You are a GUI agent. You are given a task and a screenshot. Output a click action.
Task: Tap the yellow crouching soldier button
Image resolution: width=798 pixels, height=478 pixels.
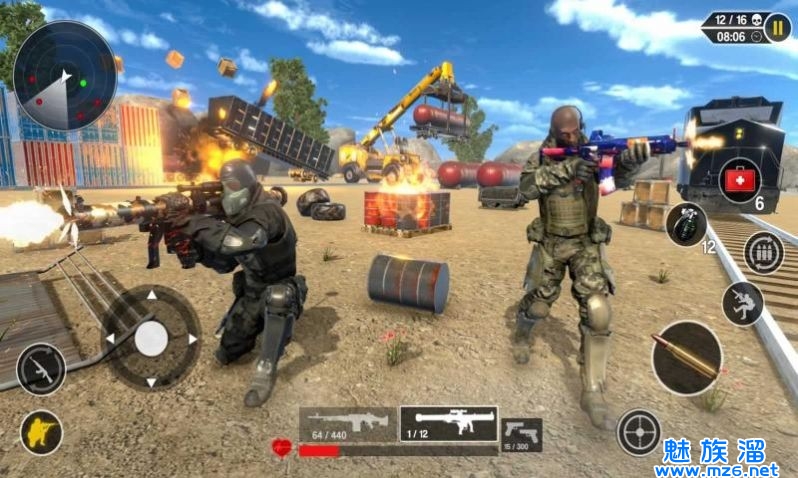point(41,432)
